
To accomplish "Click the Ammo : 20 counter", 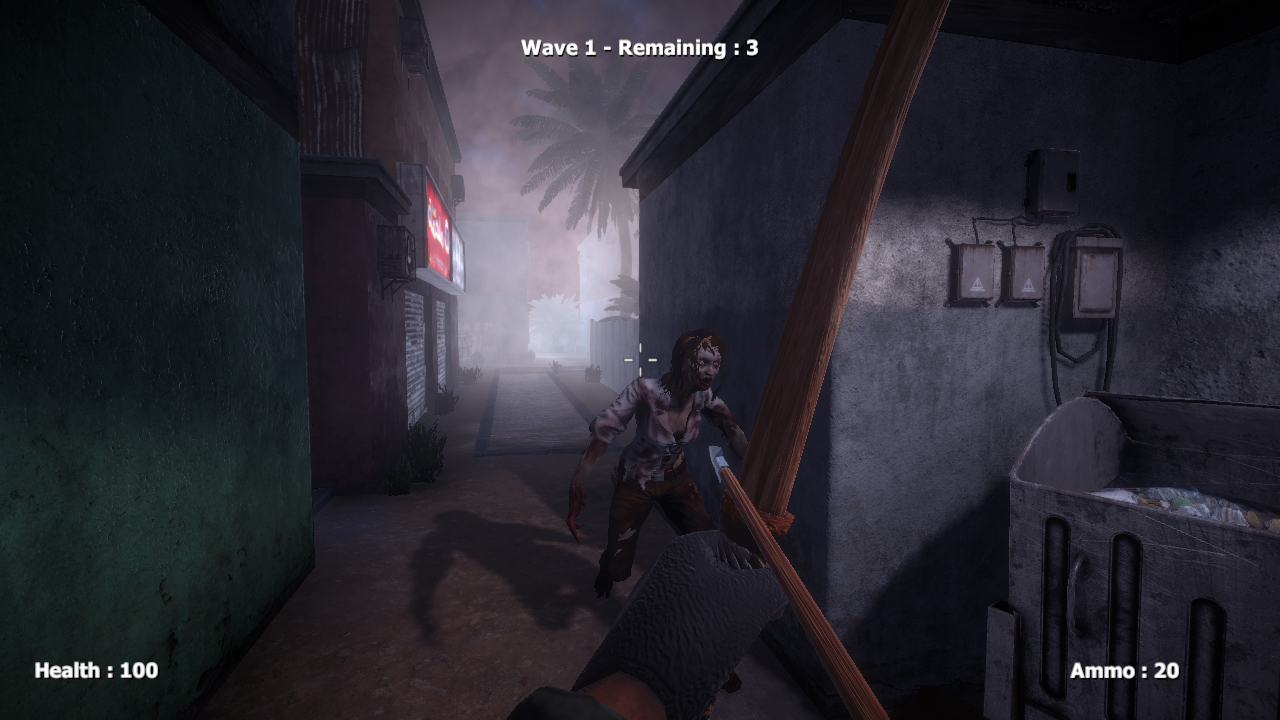I will pyautogui.click(x=1123, y=671).
